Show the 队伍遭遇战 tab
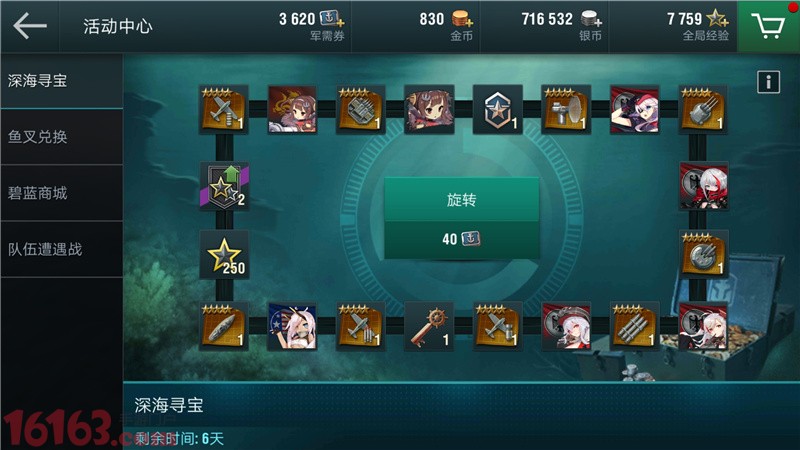 61,248
